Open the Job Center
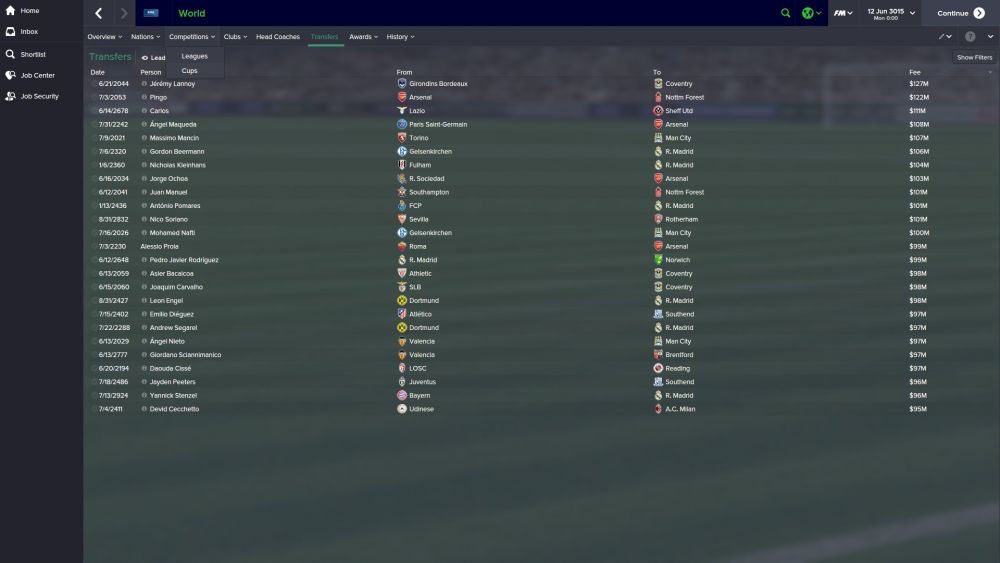Viewport: 1000px width, 563px height. tap(37, 75)
